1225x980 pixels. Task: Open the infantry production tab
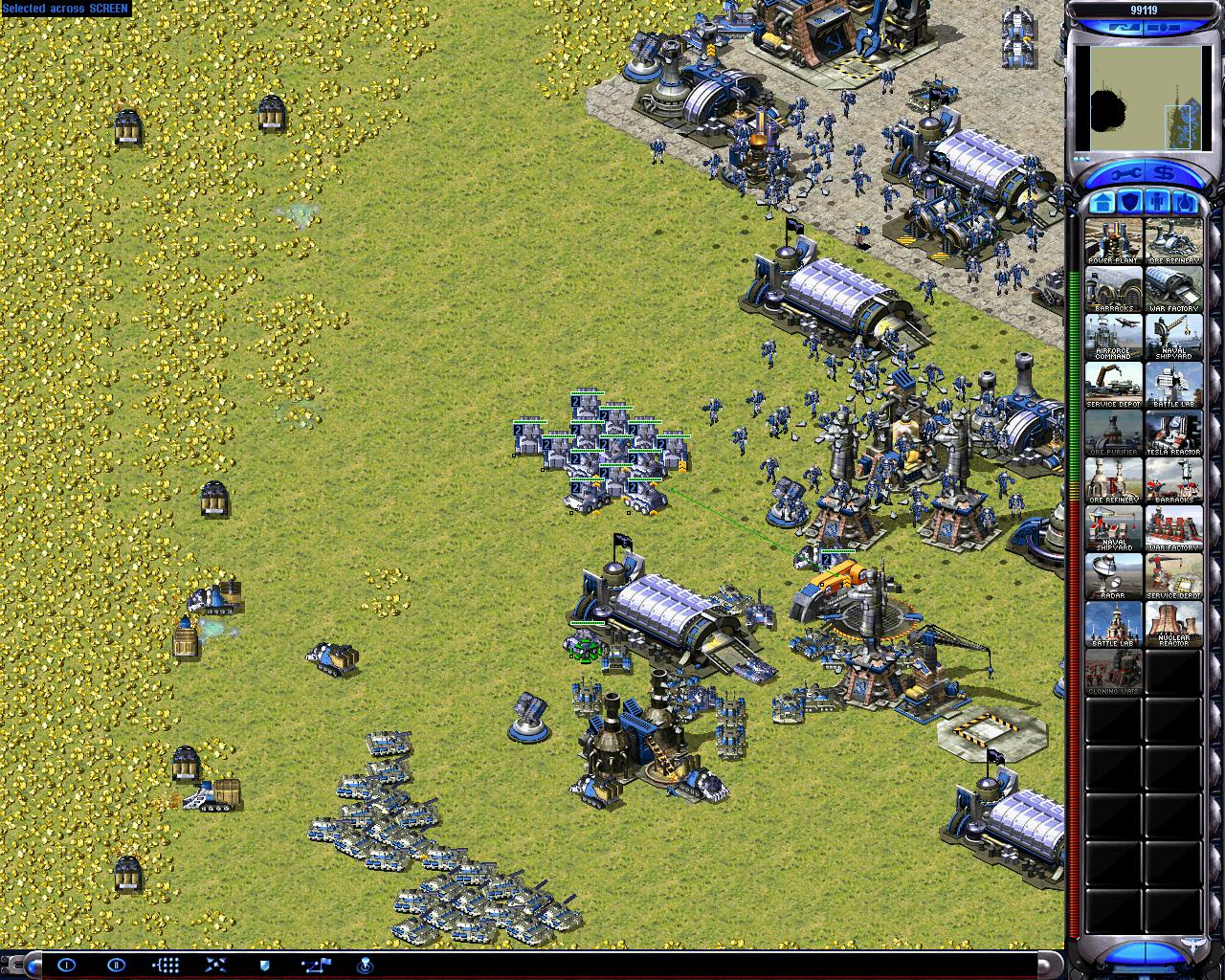[1158, 203]
